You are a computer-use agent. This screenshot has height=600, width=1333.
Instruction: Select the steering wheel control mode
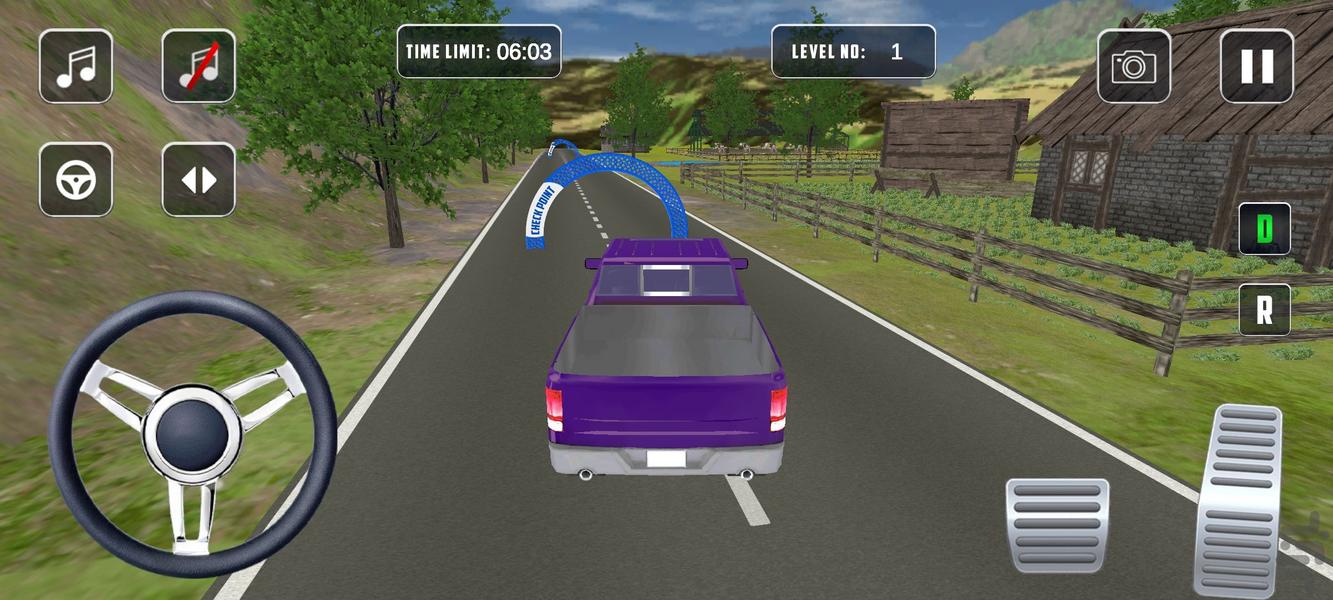click(x=76, y=180)
